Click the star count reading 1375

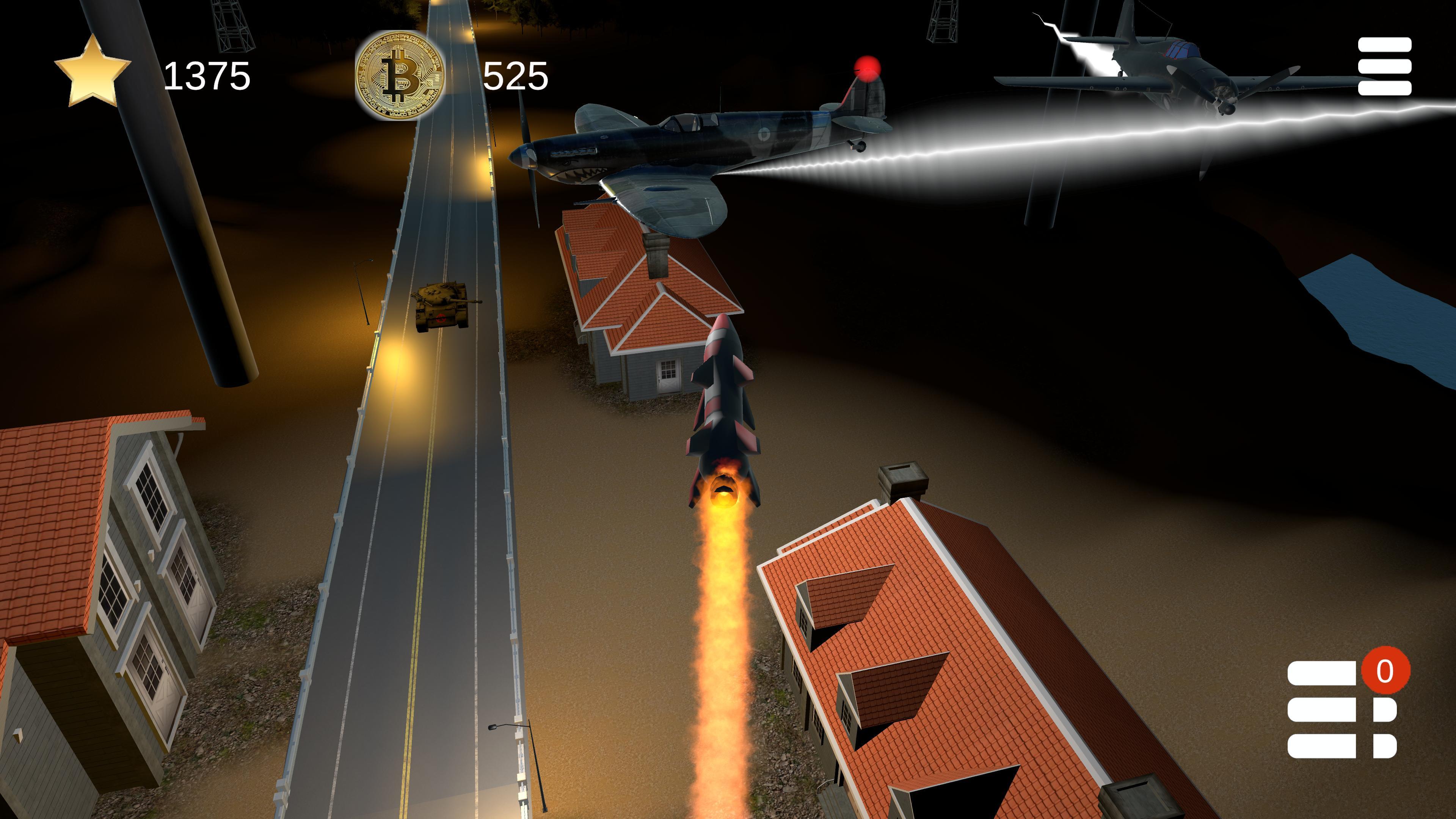click(208, 75)
